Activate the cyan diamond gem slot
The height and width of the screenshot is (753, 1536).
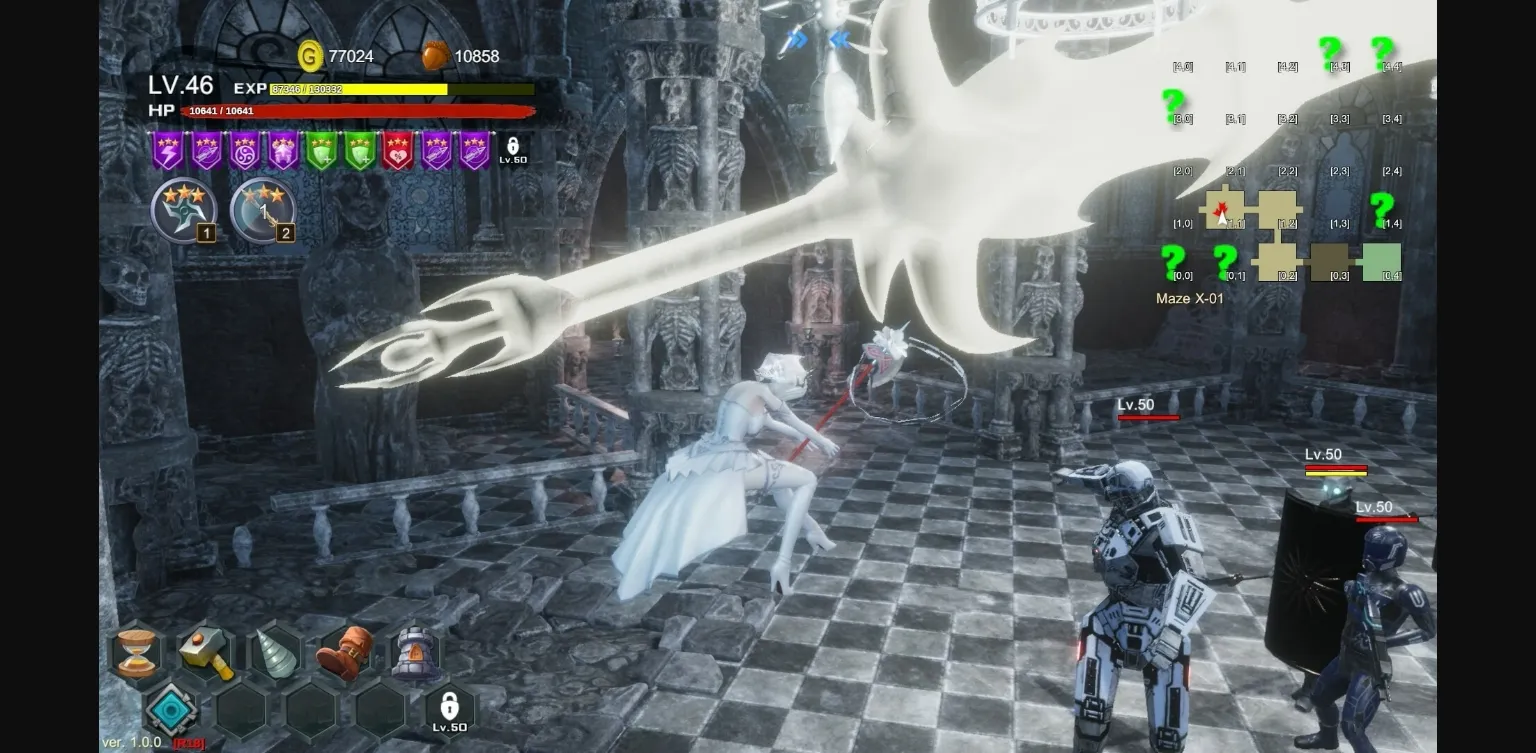click(x=171, y=710)
